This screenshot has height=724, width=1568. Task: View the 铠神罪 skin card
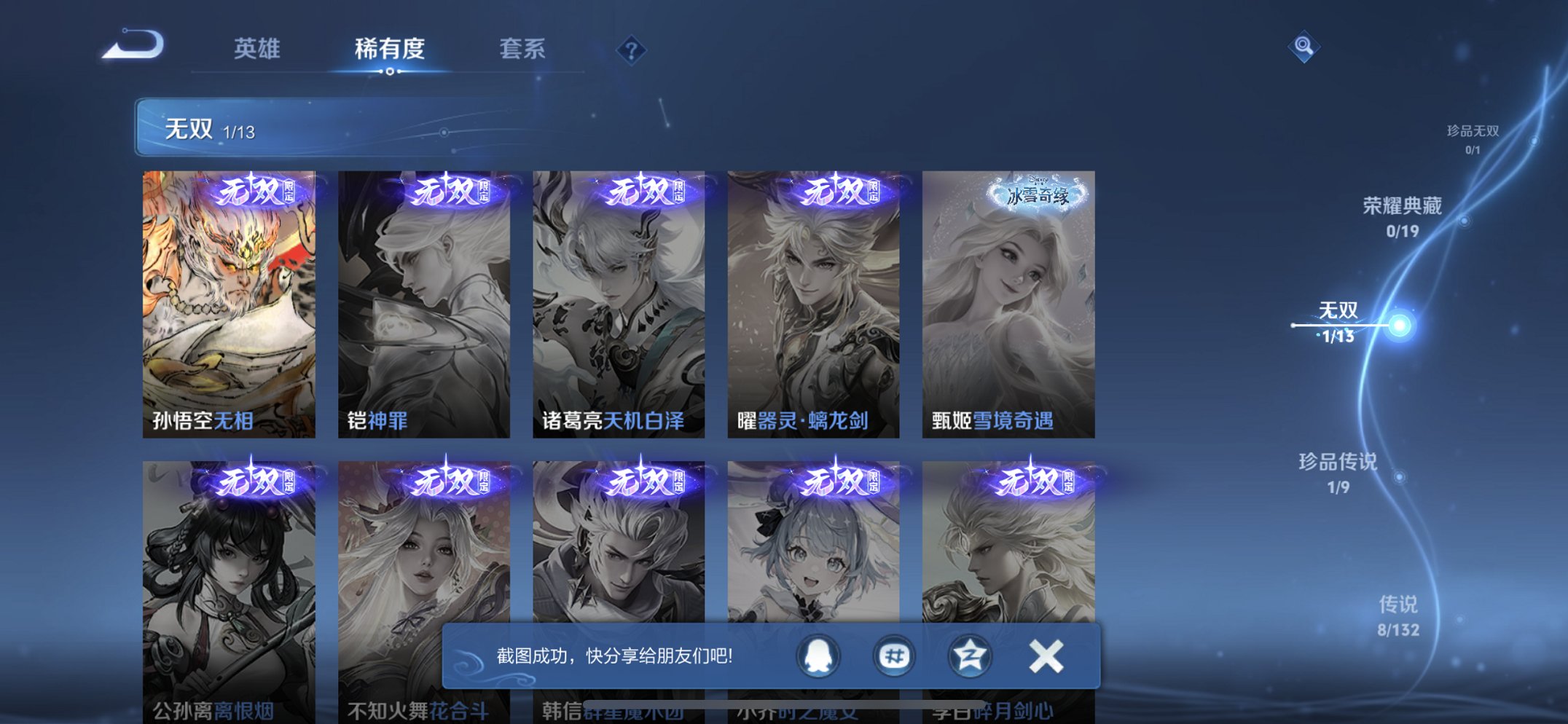click(425, 299)
